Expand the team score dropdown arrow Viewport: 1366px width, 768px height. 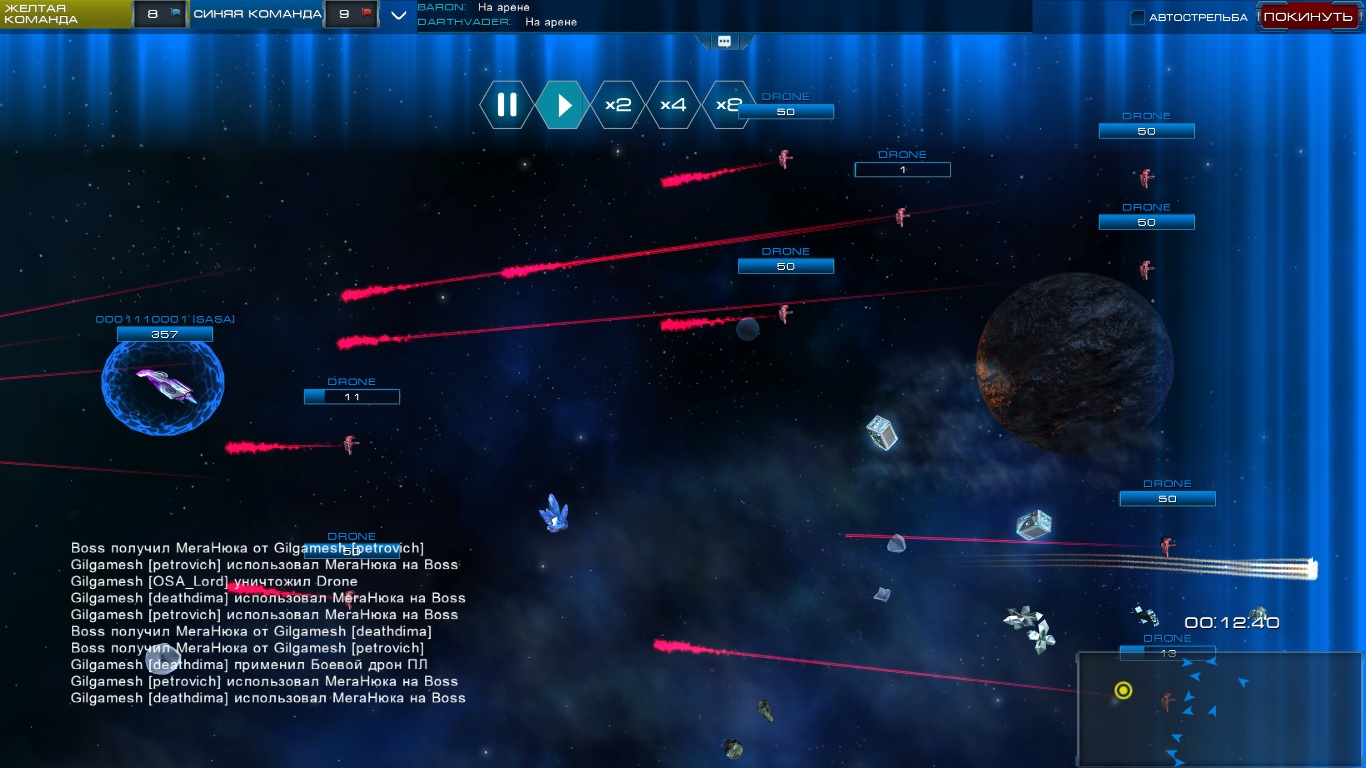[399, 15]
